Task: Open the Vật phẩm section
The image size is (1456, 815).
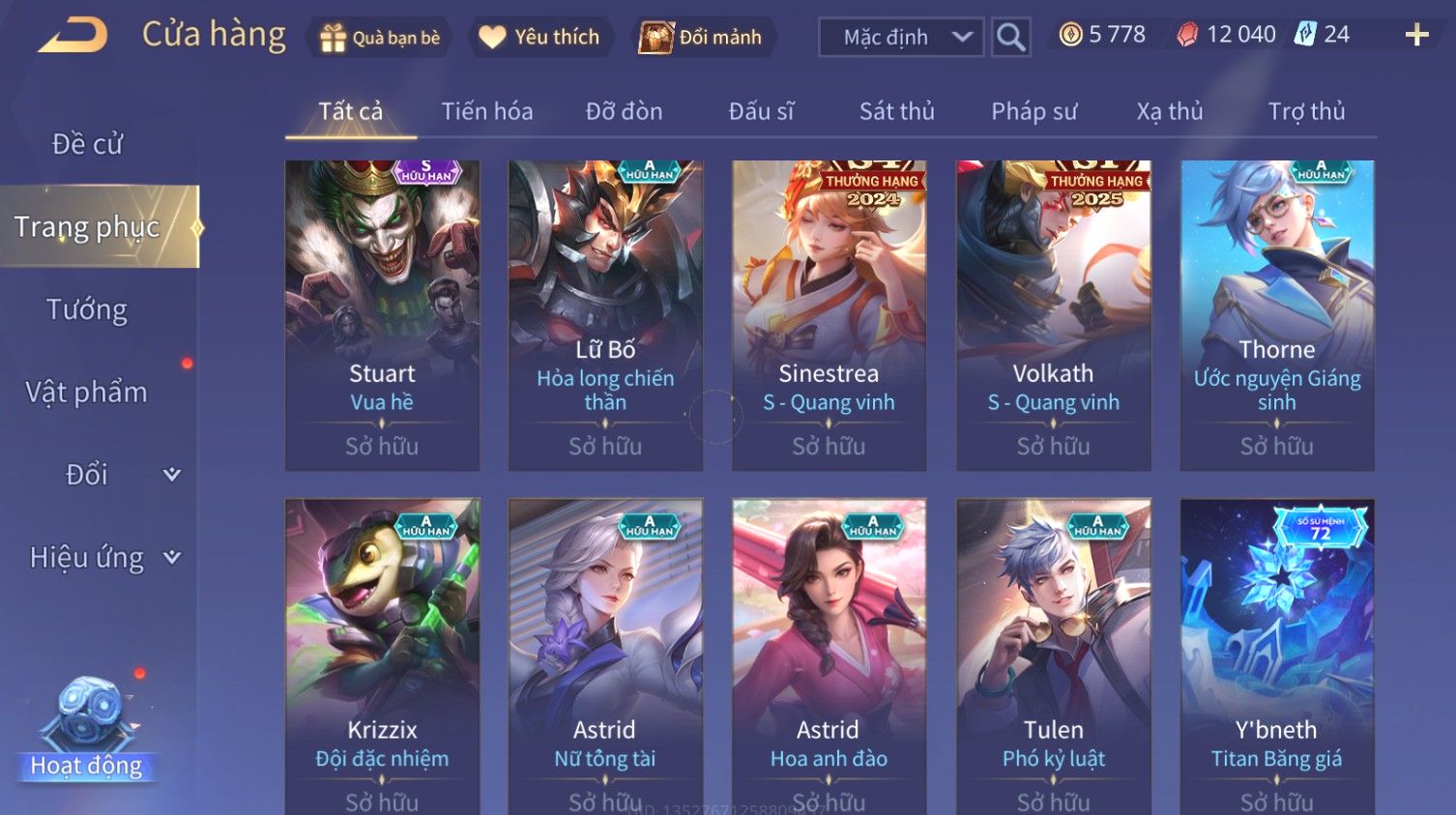Action: click(87, 392)
